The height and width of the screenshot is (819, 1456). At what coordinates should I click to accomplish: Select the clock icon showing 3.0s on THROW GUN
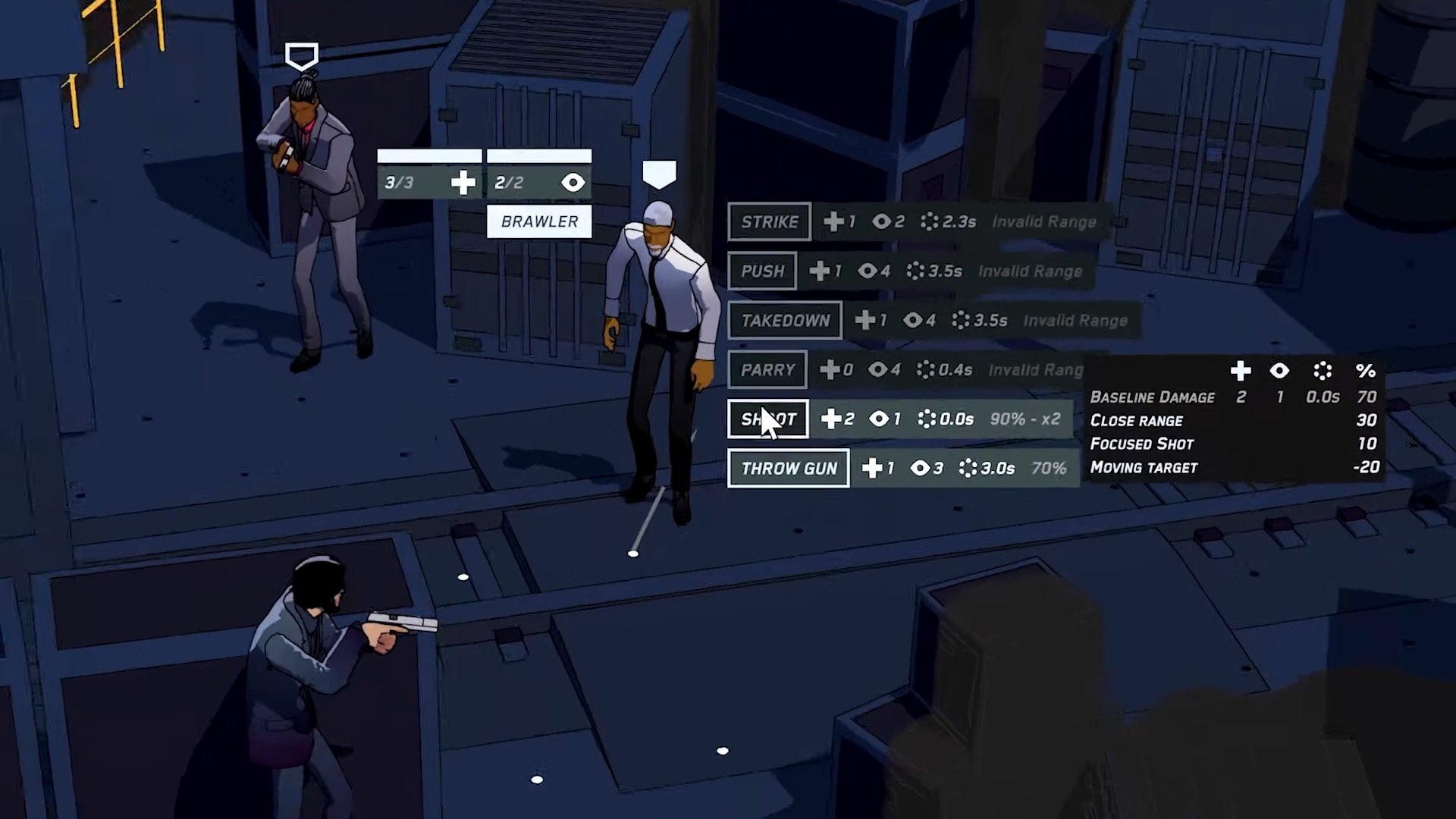968,468
